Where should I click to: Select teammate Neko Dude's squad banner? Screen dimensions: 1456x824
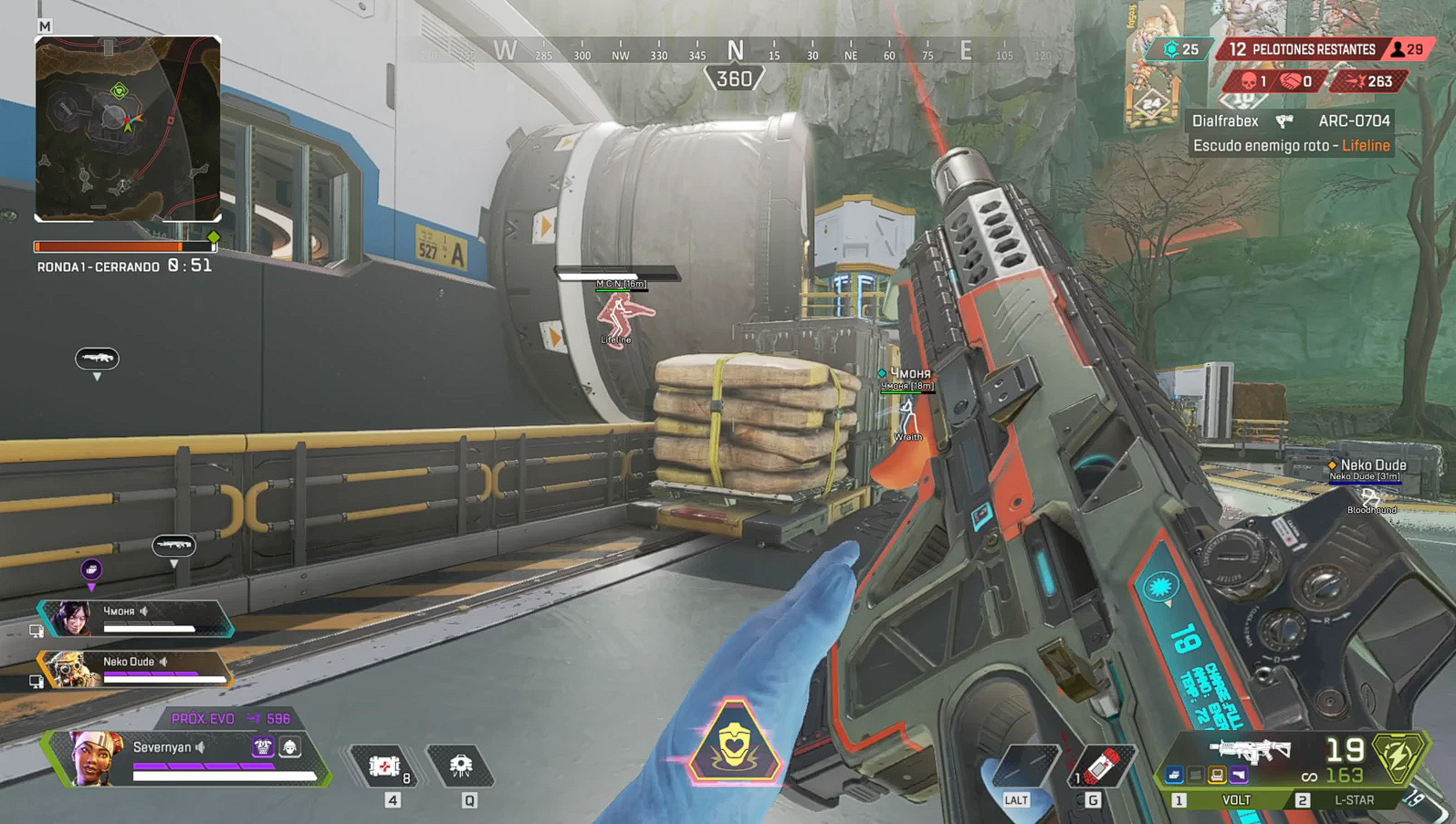135,668
